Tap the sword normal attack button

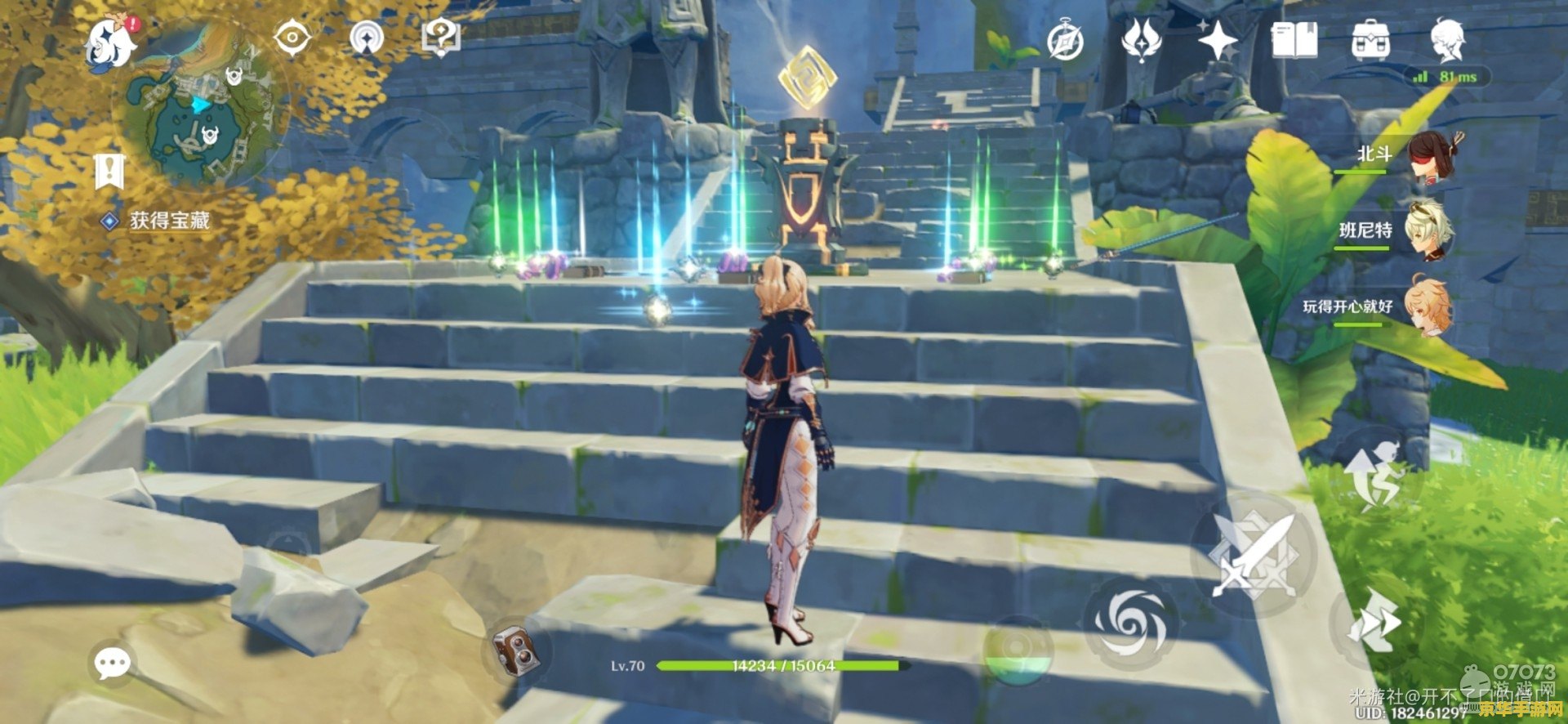1253,555
